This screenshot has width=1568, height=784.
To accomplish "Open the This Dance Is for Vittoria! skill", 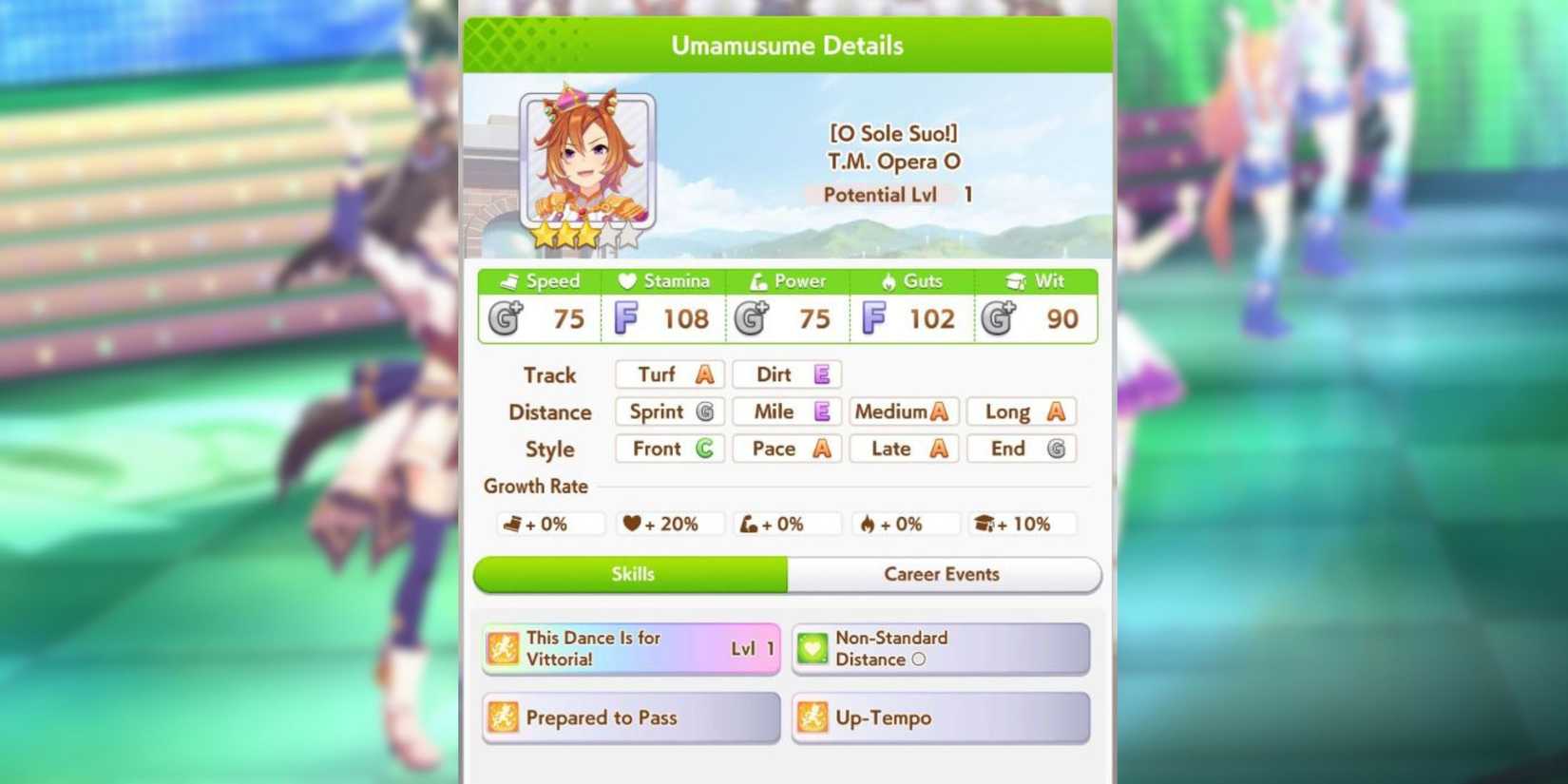I will pos(630,647).
